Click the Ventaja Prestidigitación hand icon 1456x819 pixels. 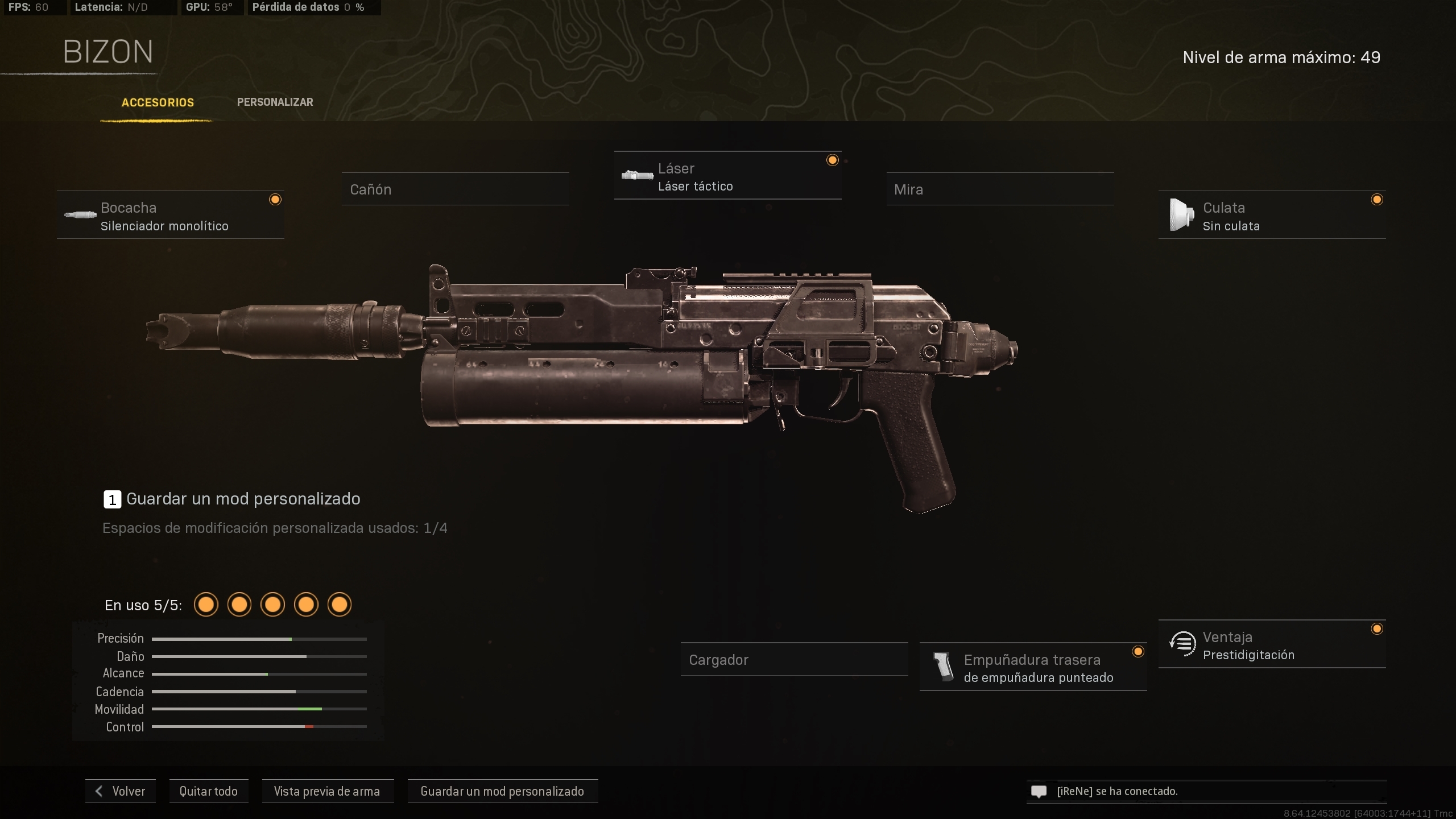point(1184,644)
